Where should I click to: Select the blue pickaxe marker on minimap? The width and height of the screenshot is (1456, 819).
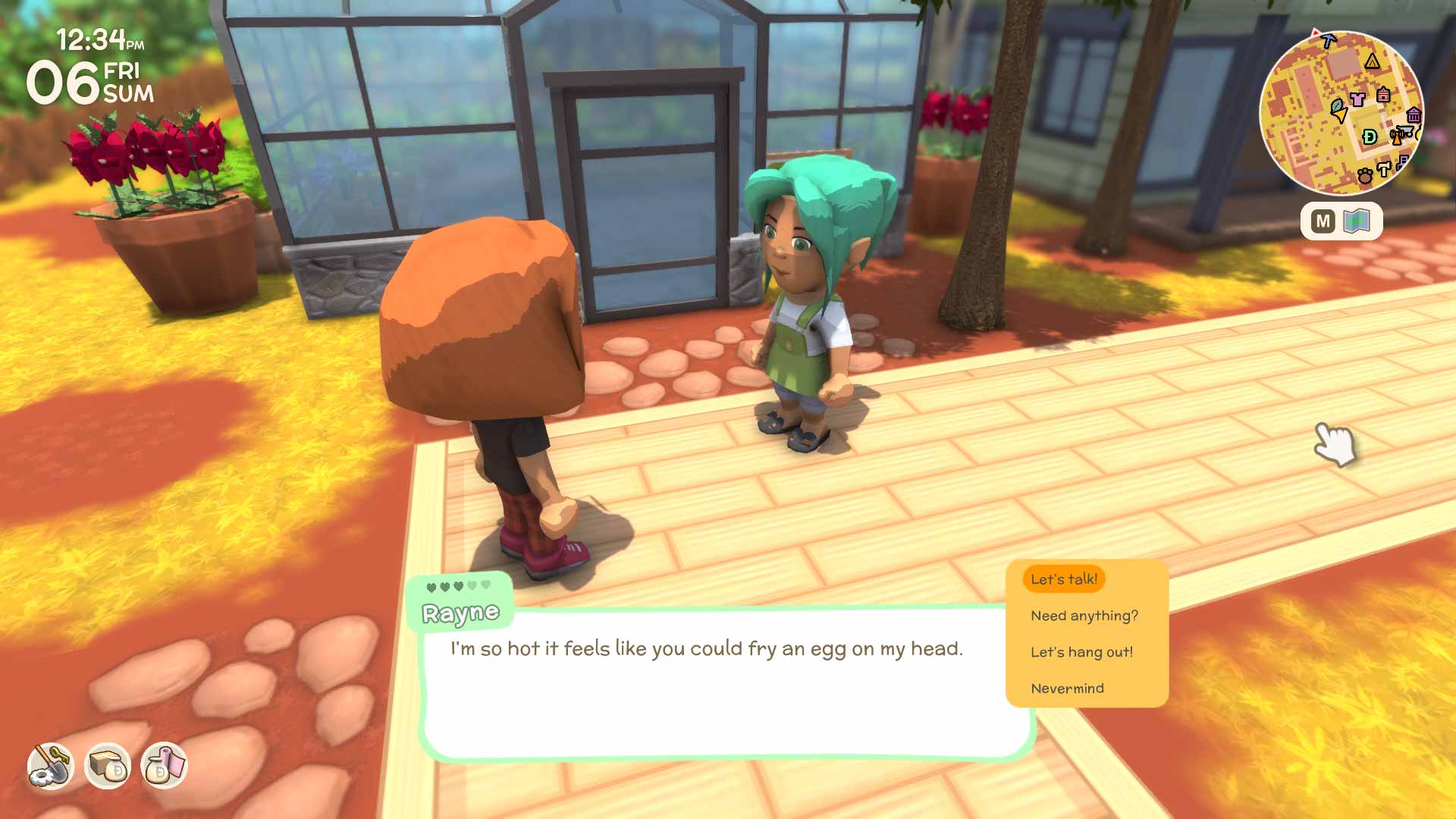tap(1328, 40)
